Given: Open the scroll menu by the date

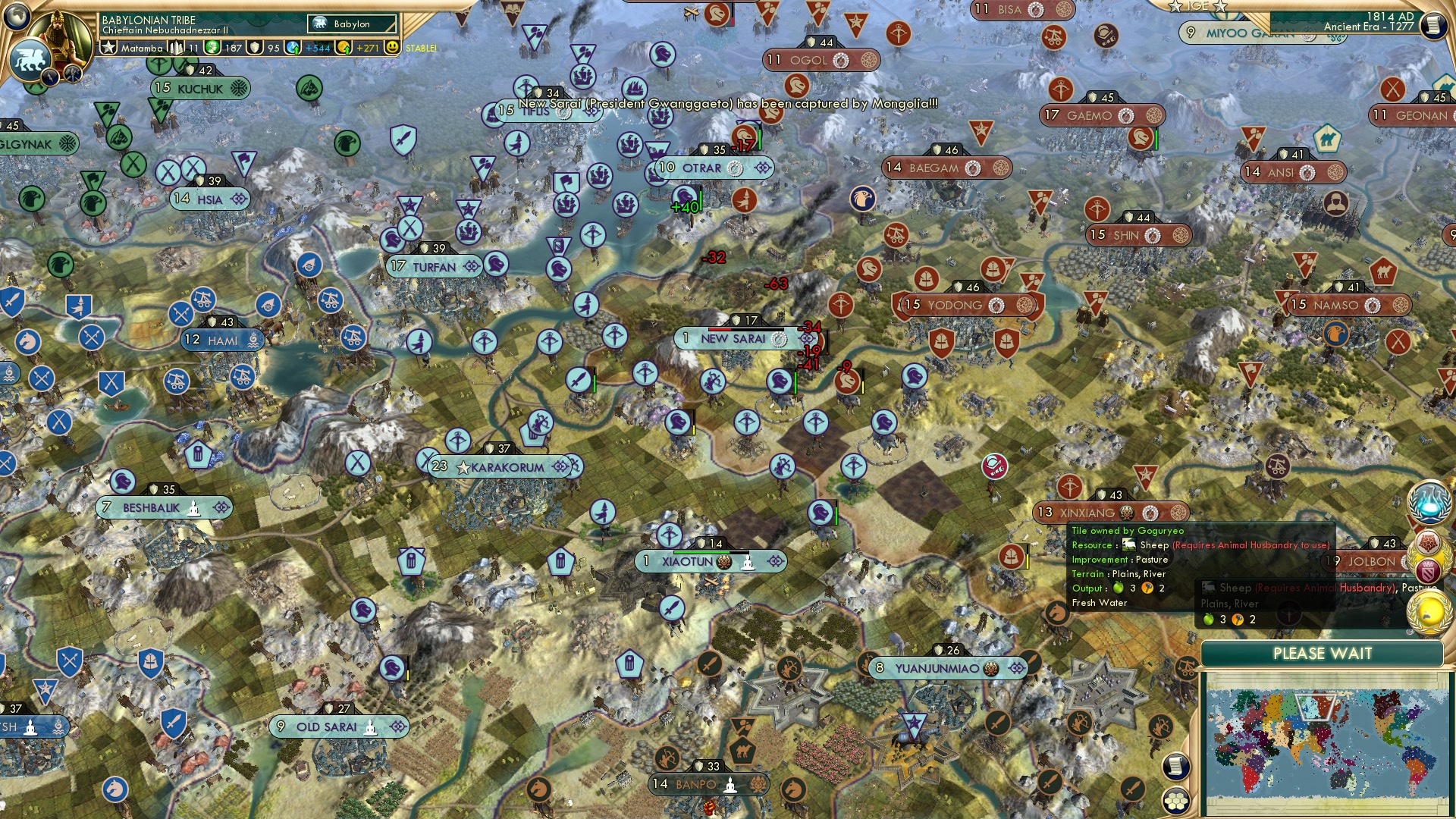Looking at the screenshot, I should click(x=1432, y=25).
